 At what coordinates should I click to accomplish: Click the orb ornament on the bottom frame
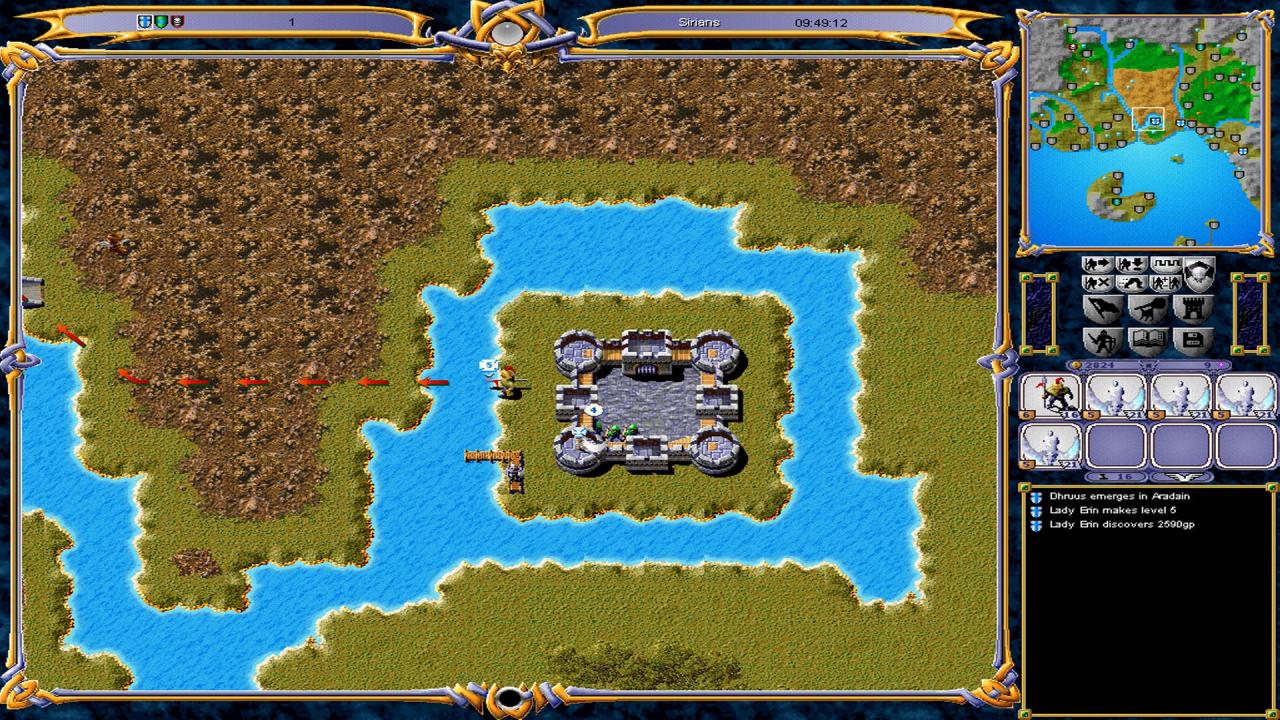pyautogui.click(x=510, y=697)
